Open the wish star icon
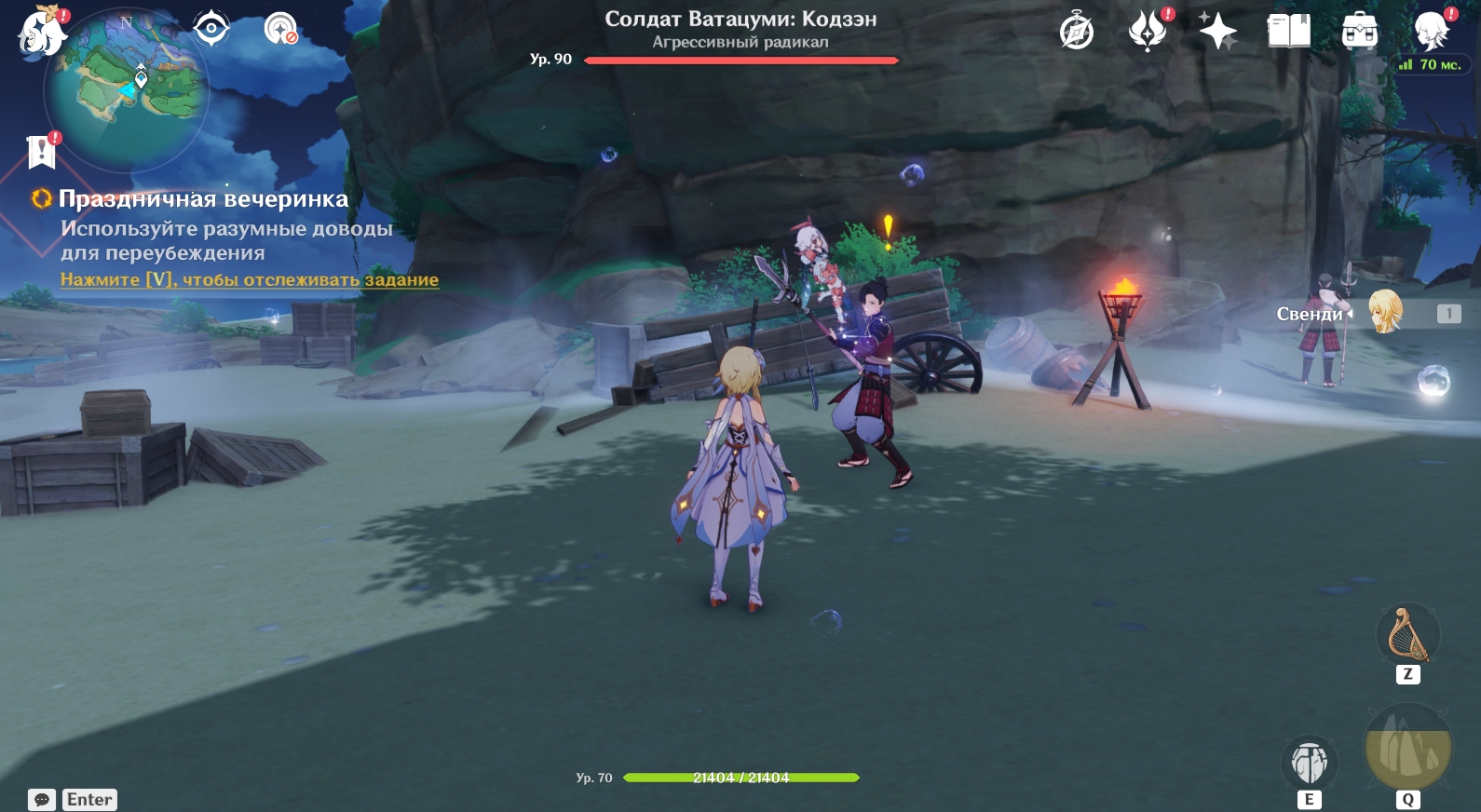Image resolution: width=1481 pixels, height=812 pixels. (x=1217, y=32)
